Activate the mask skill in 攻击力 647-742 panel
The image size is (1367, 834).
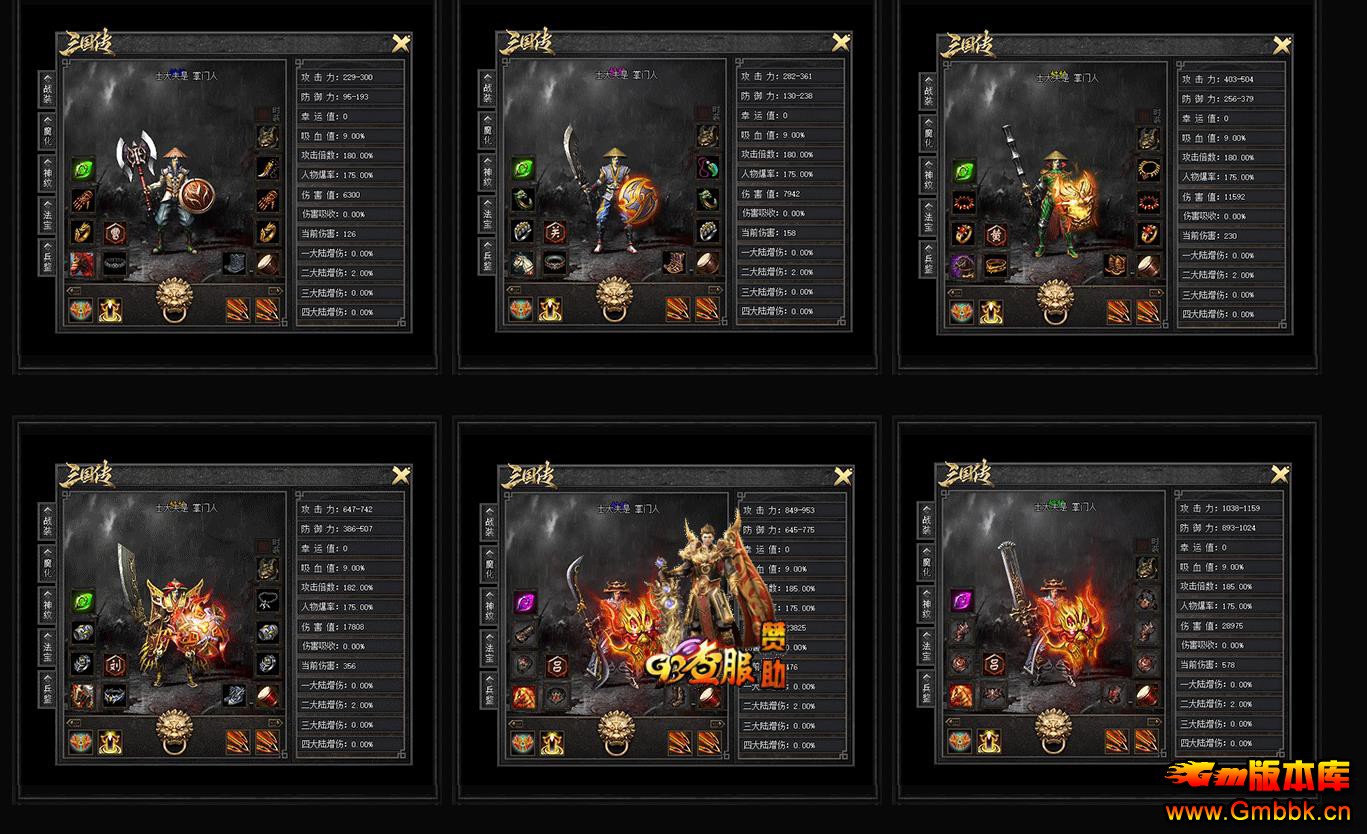pos(82,742)
